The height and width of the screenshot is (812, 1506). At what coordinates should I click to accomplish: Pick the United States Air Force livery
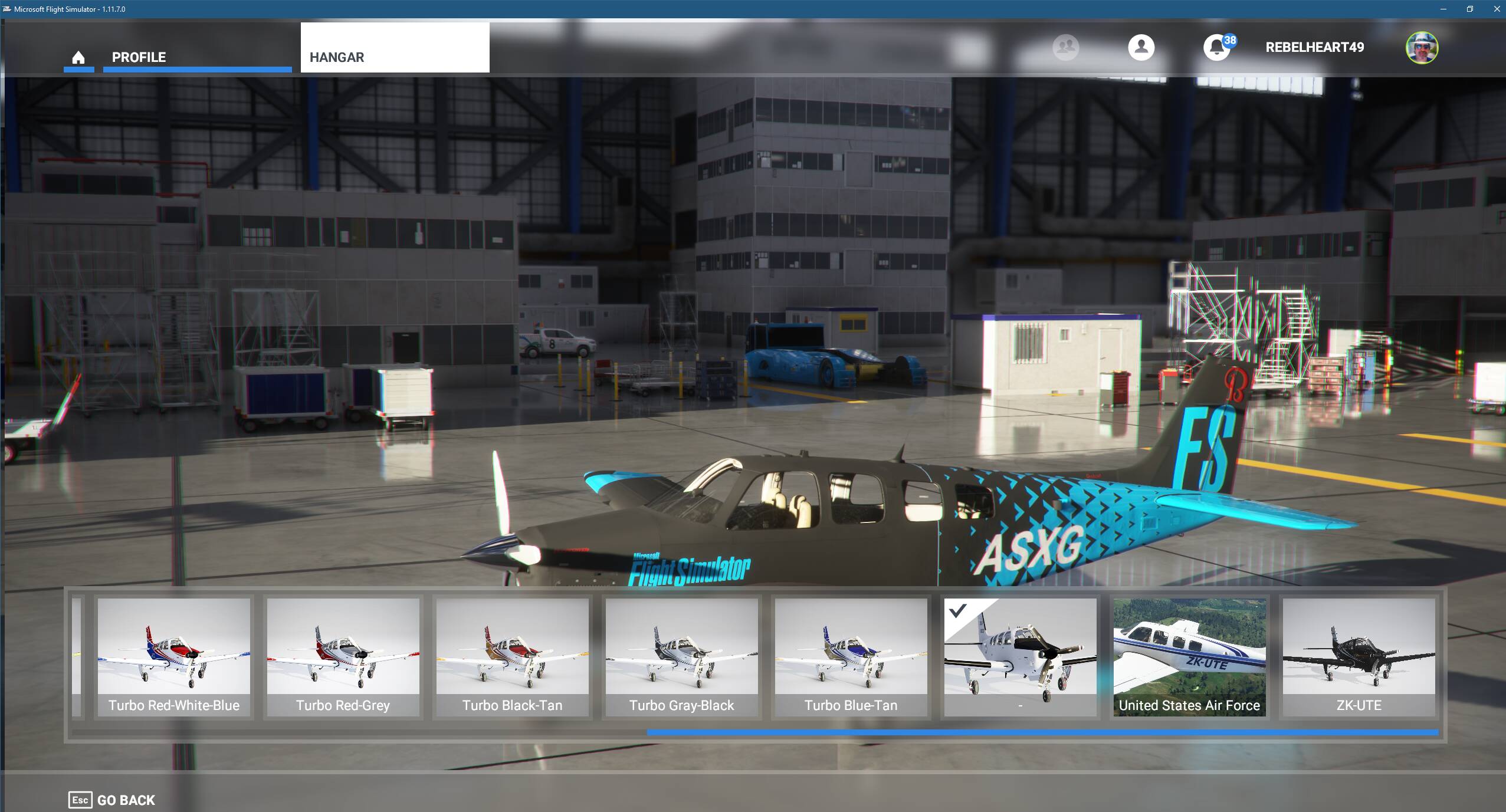pyautogui.click(x=1189, y=655)
